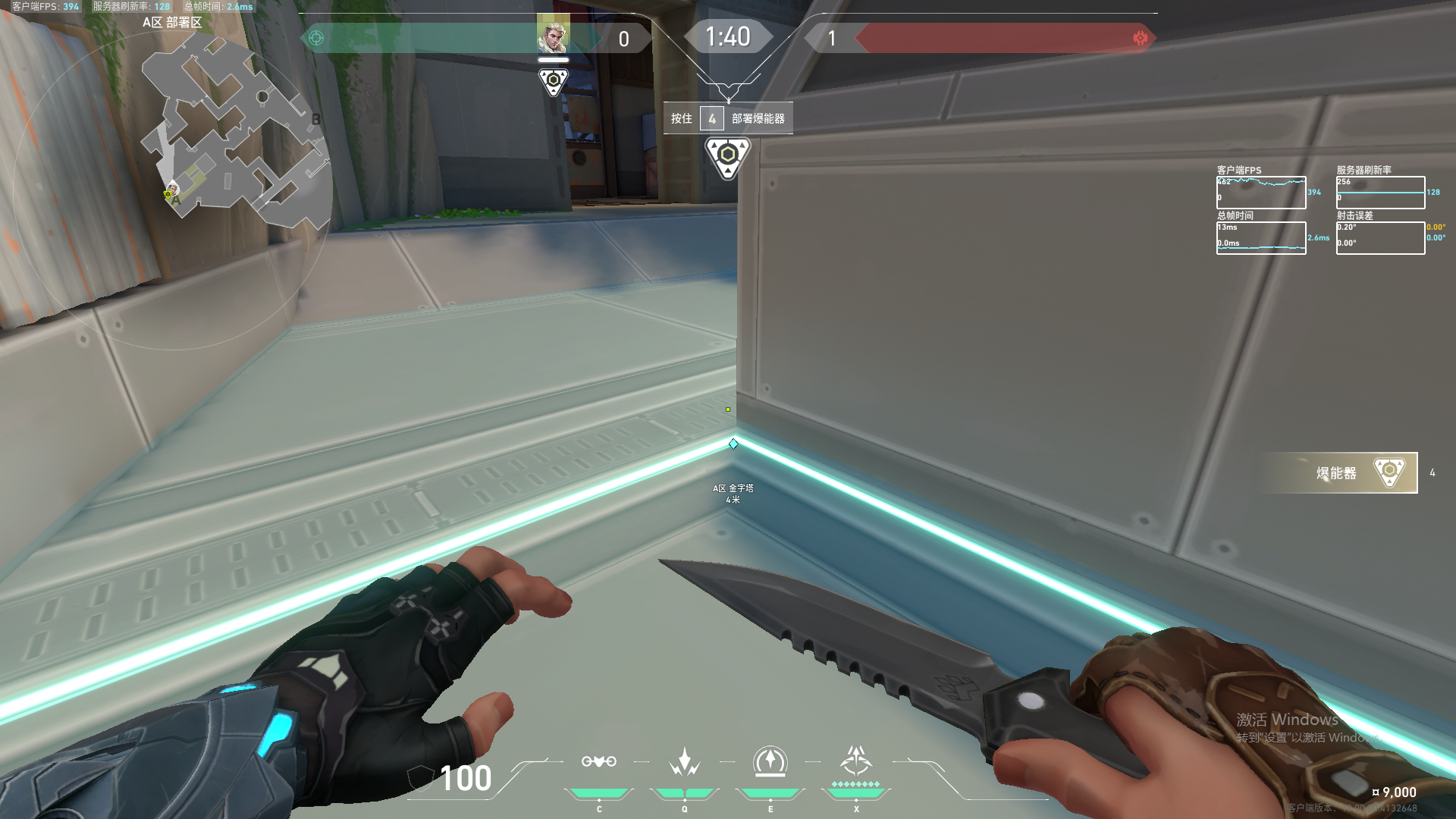Click the B site label on the minimap

point(315,118)
